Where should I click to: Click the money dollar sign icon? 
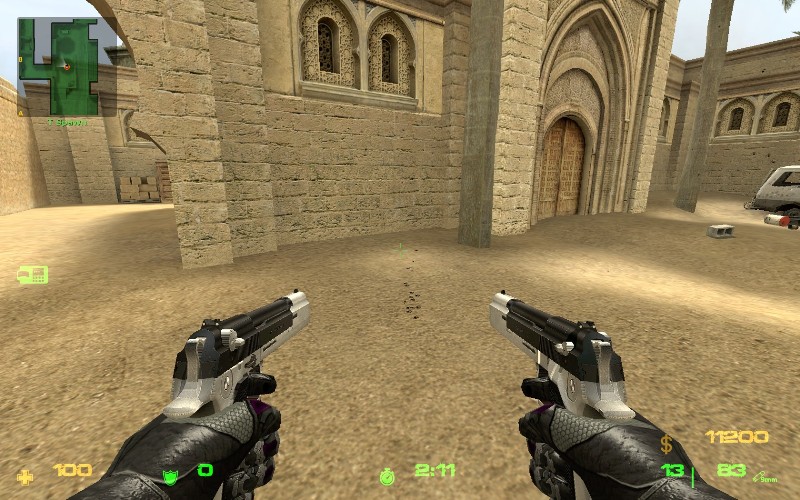click(x=666, y=443)
